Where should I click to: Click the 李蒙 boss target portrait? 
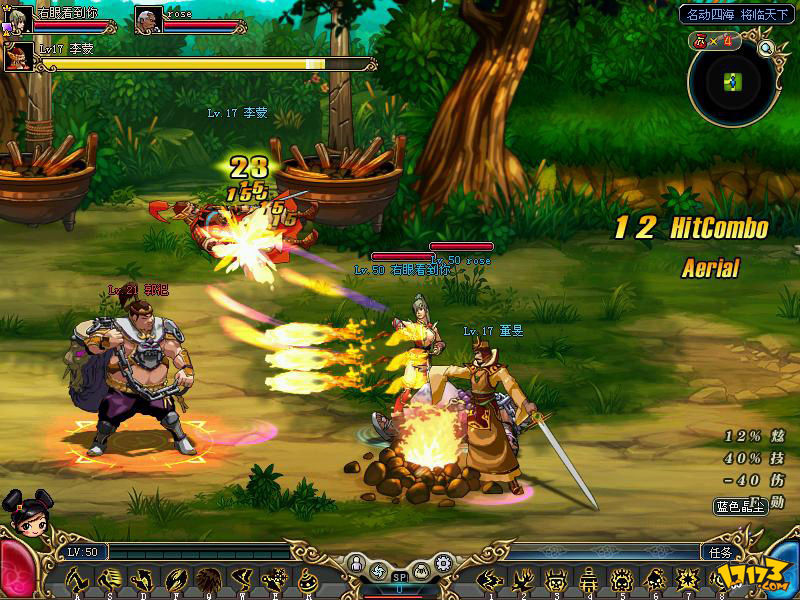[19, 56]
